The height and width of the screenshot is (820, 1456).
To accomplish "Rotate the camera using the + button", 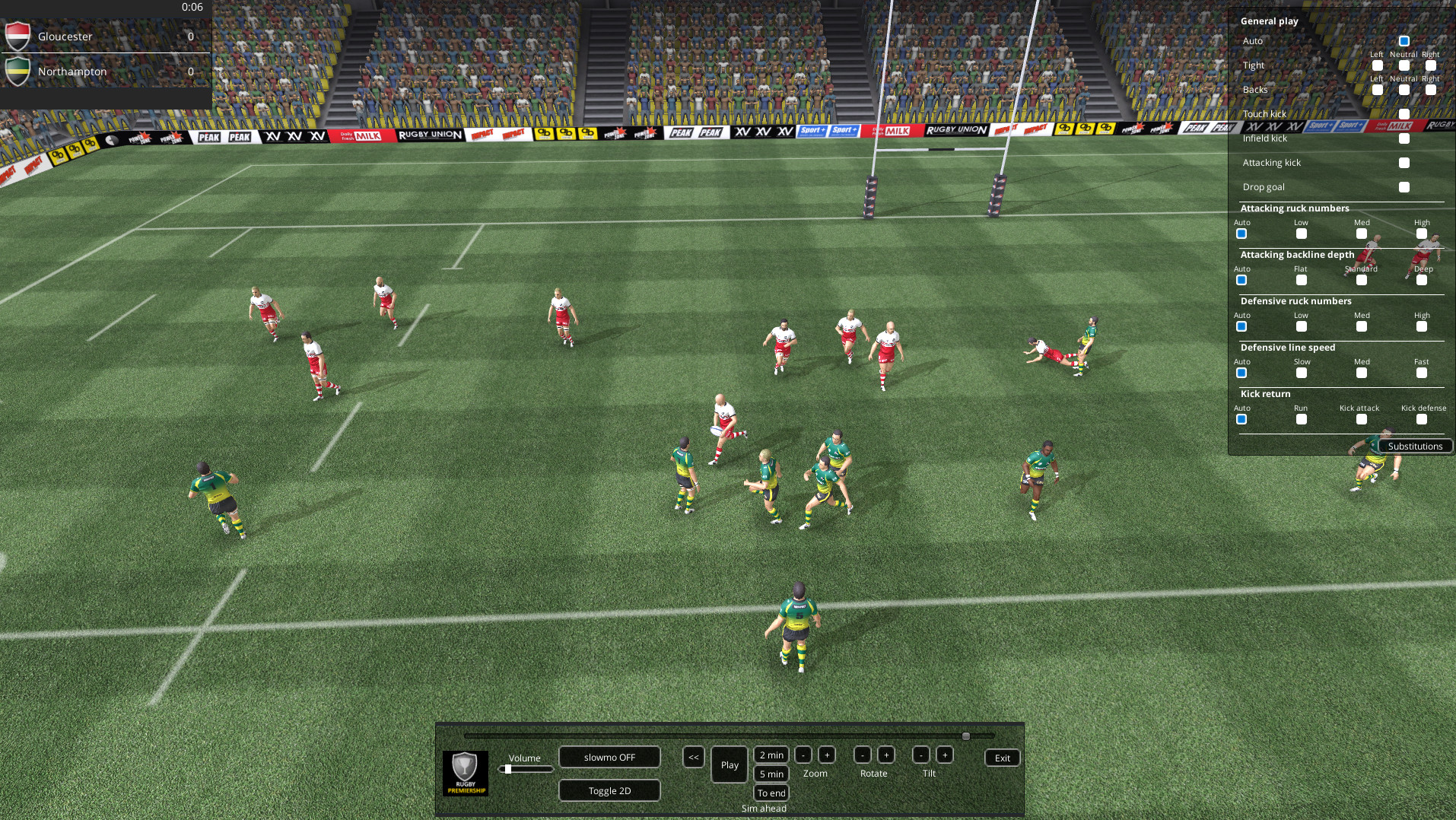I will 885,755.
